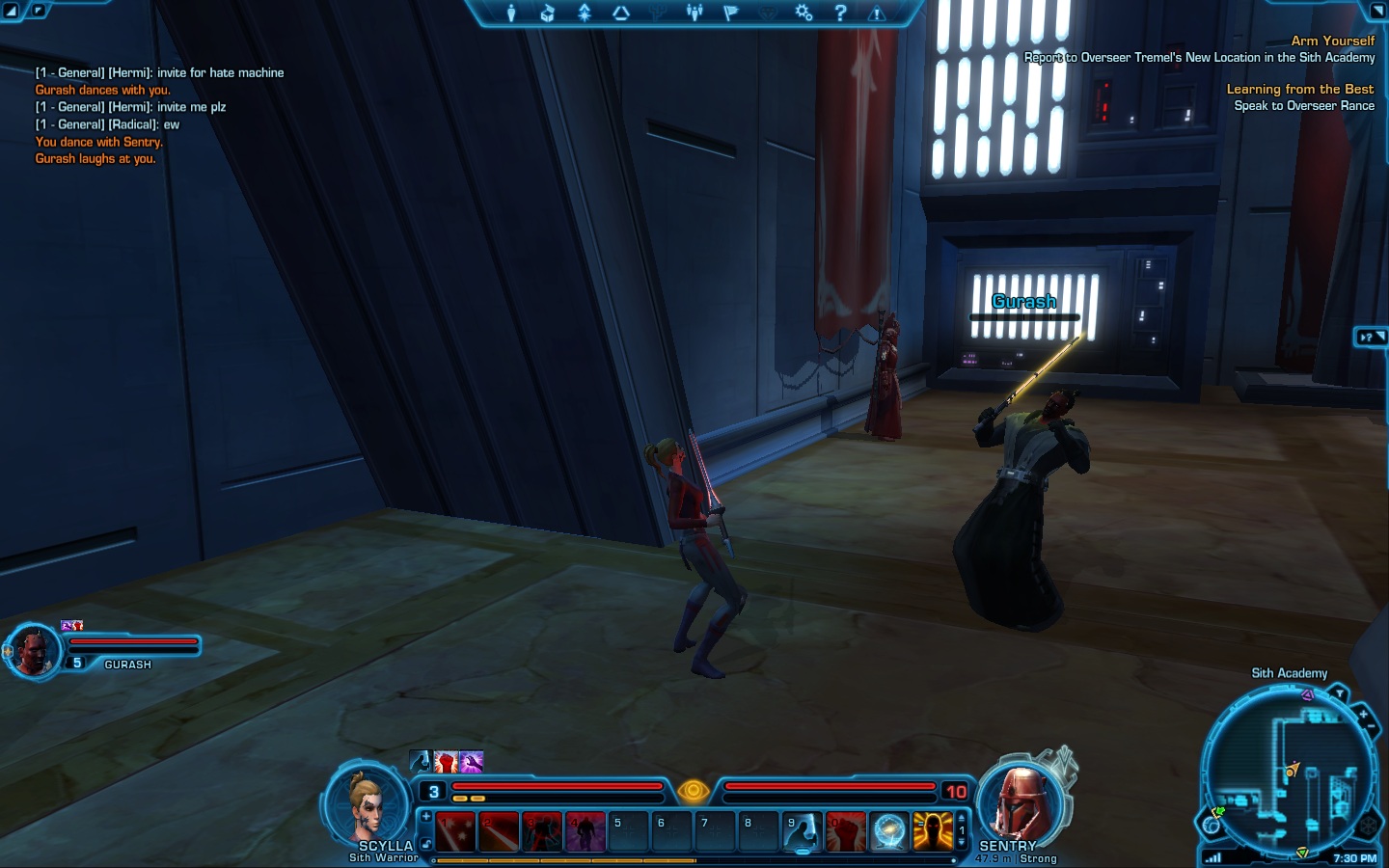Click the Sentry target portrait
This screenshot has width=1389, height=868.
tap(1021, 802)
